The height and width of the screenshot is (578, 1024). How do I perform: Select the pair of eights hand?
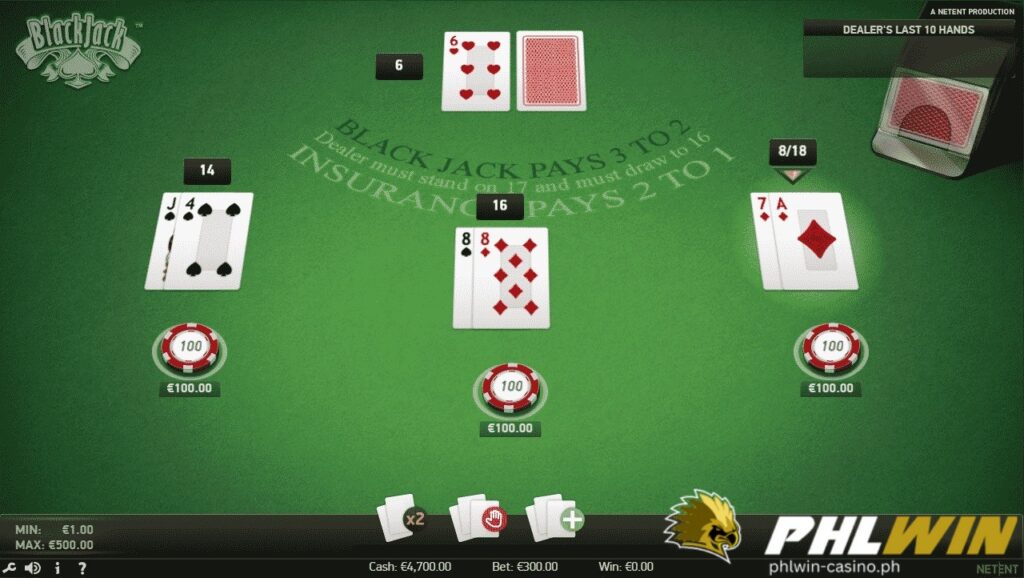pos(501,277)
